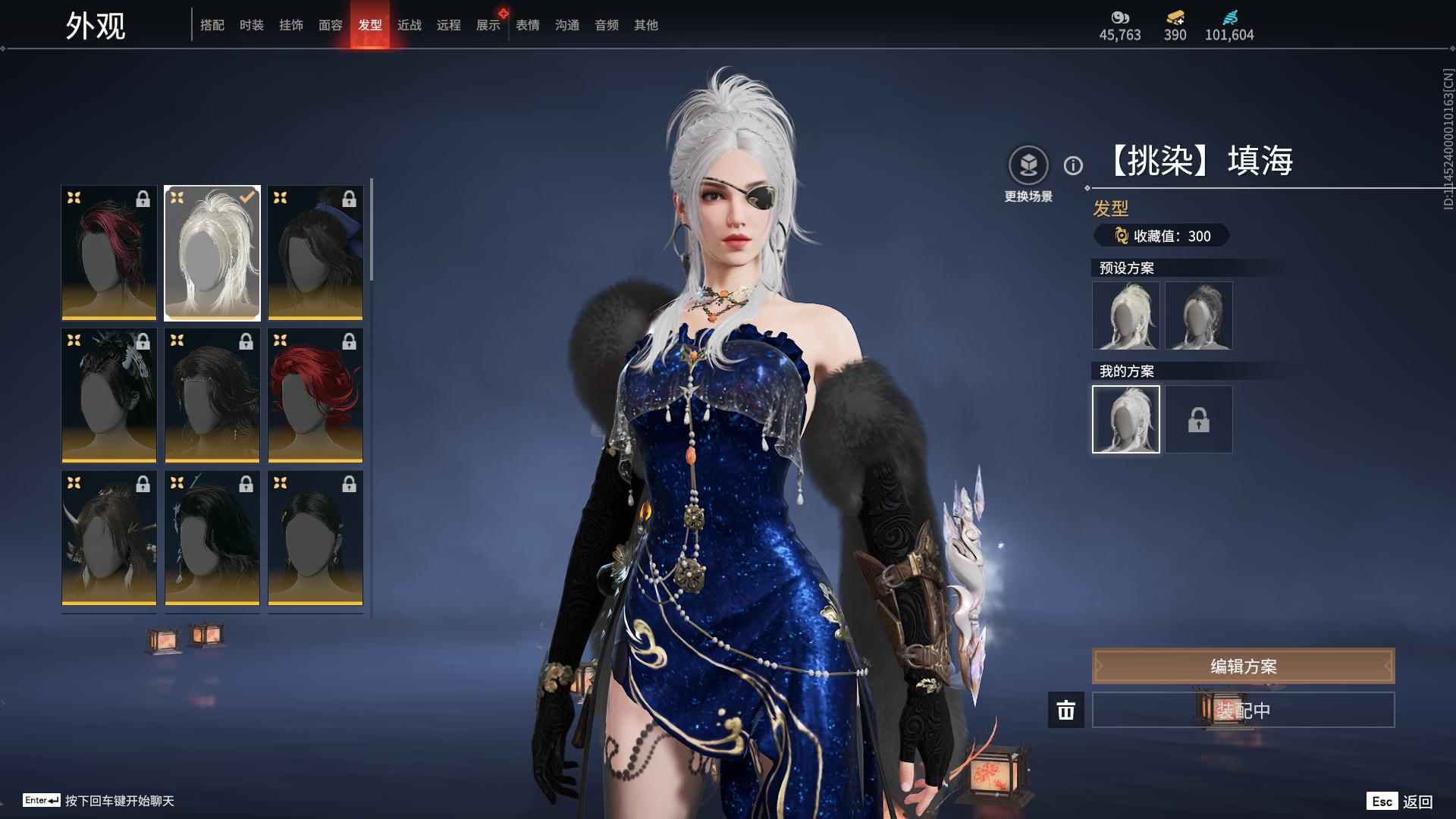Open the 近战 melee tab
The width and height of the screenshot is (1456, 819).
pyautogui.click(x=409, y=25)
